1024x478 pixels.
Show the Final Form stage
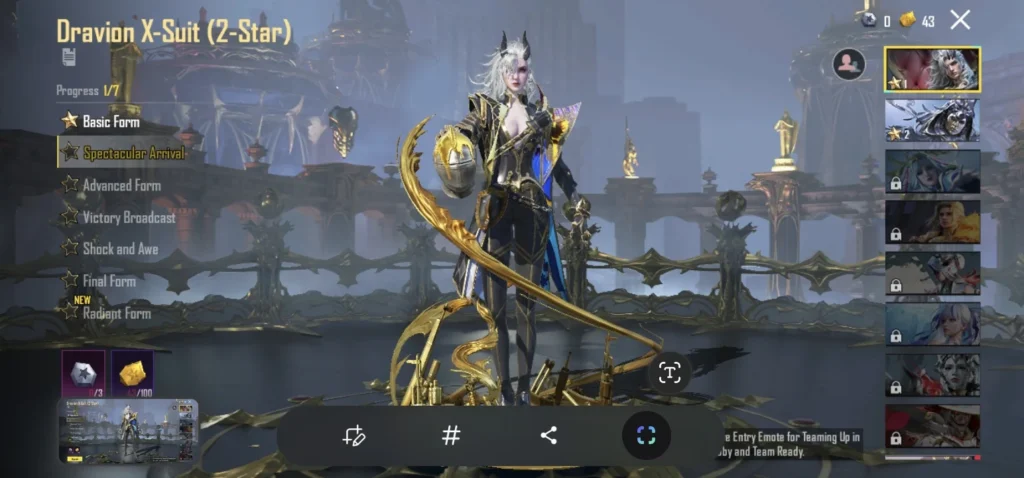point(109,281)
